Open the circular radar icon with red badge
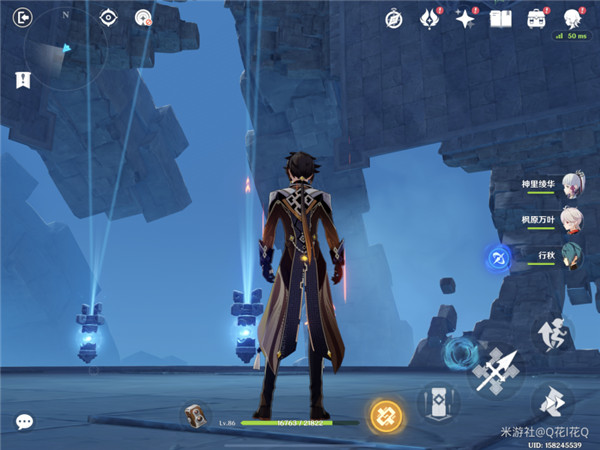This screenshot has height=450, width=600. 142,17
